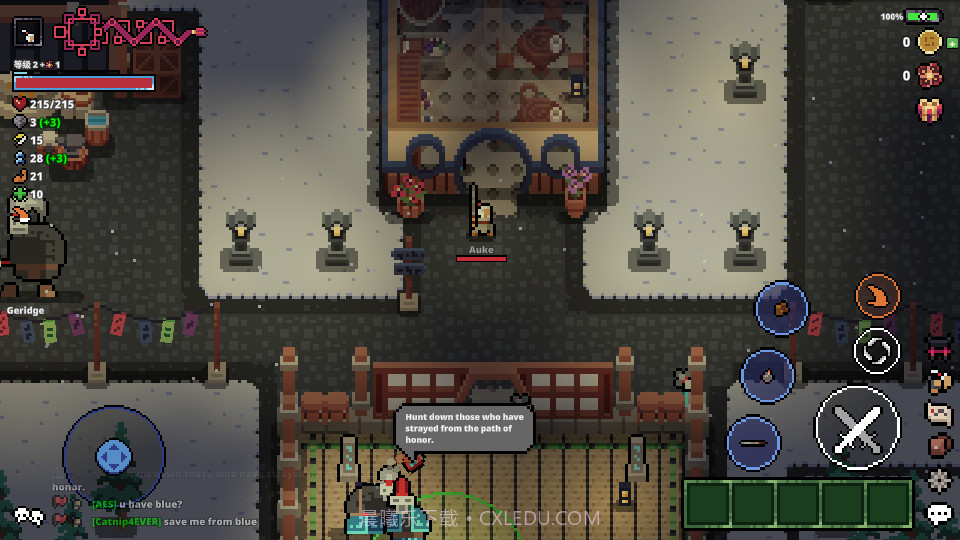Click the player portrait in the corner
960x540 pixels.
tap(28, 32)
